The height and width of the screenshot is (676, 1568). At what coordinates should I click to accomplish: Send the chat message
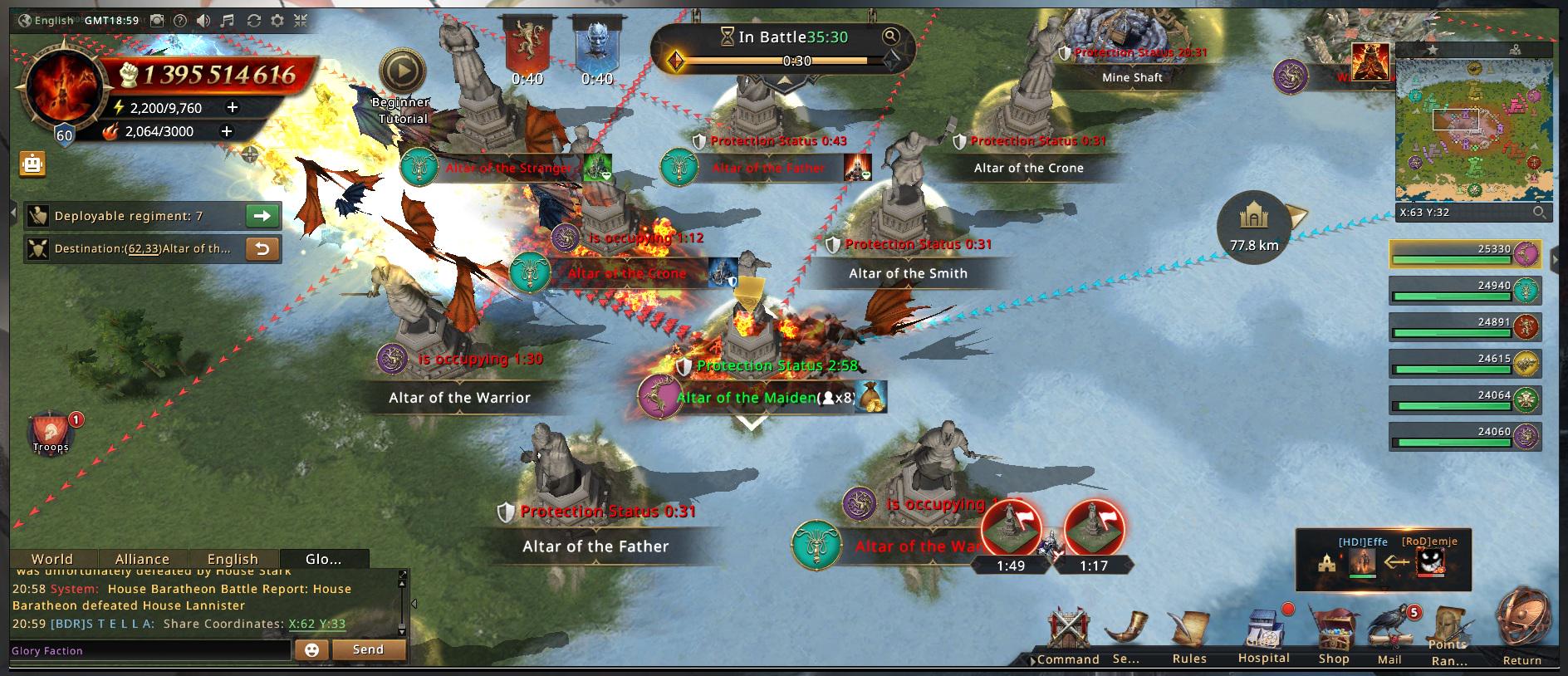point(368,649)
